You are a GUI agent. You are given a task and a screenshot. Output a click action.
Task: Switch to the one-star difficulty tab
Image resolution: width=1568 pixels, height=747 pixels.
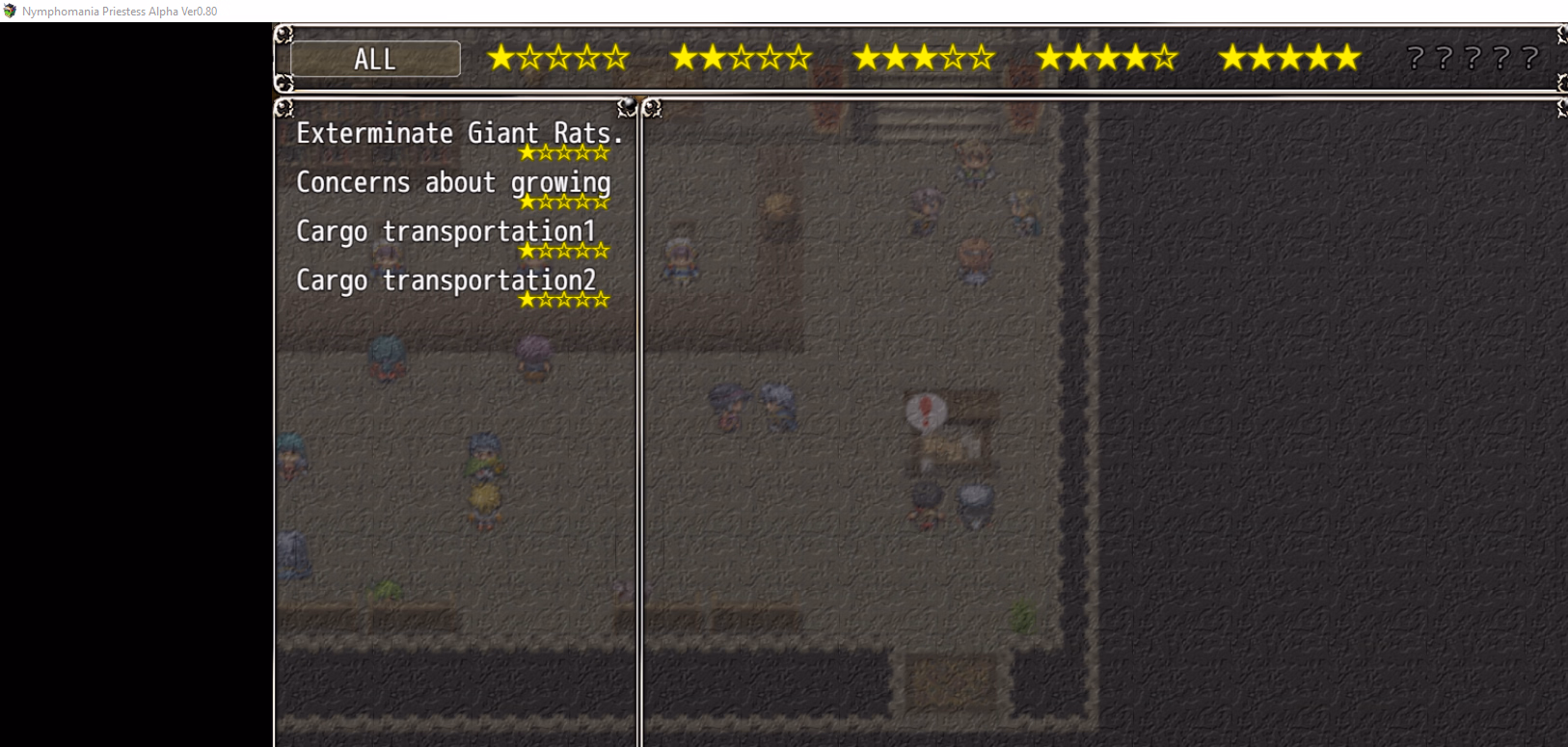pos(557,59)
